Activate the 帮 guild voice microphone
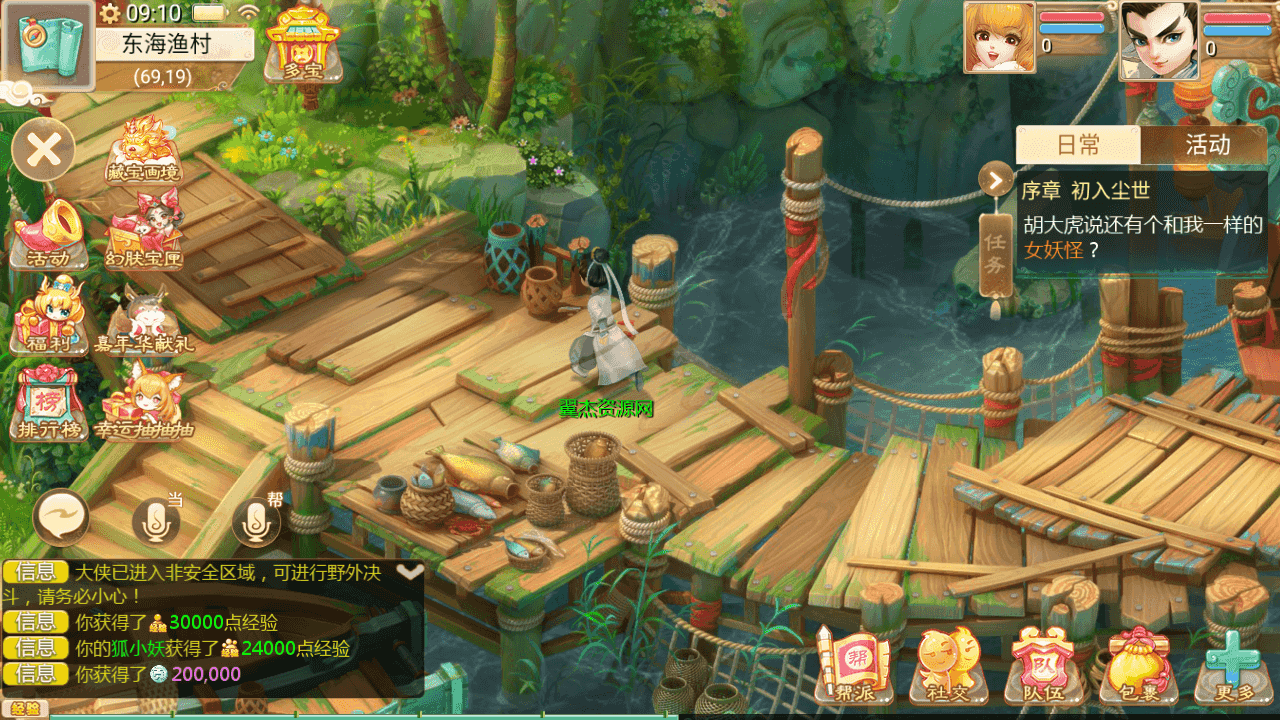This screenshot has width=1280, height=720. [x=256, y=520]
